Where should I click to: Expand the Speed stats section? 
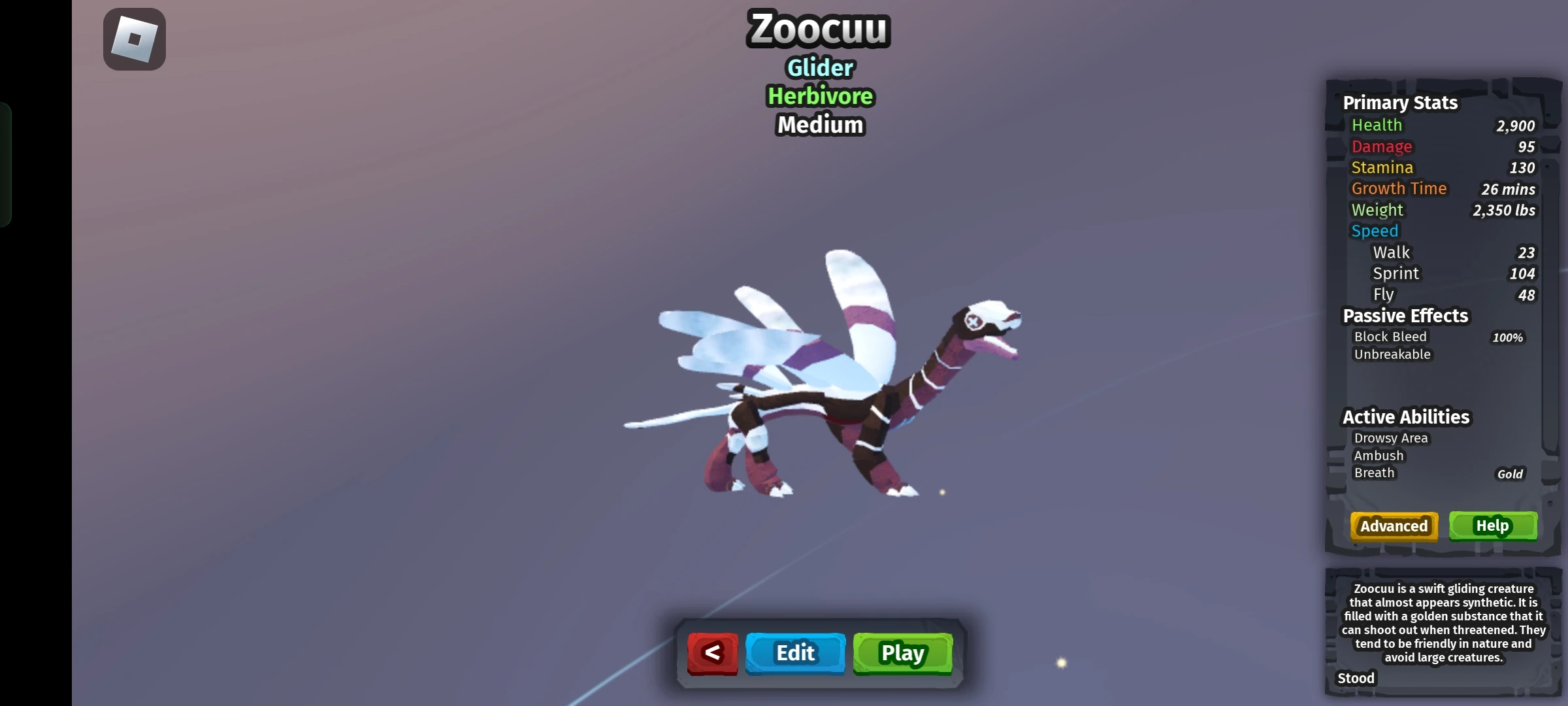tap(1375, 230)
